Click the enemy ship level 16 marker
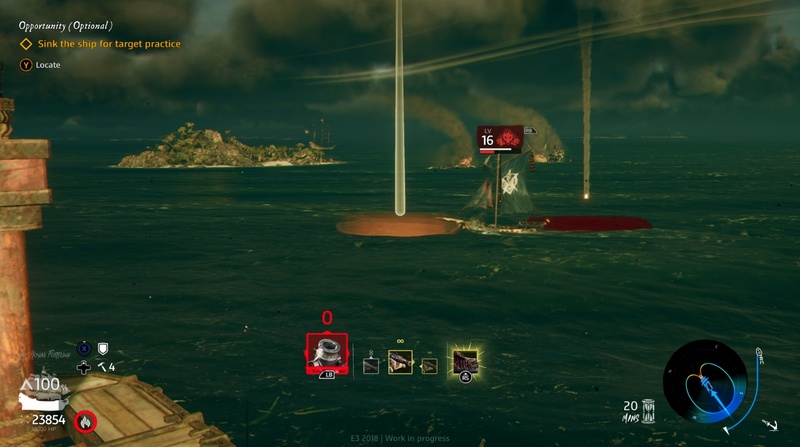The image size is (800, 447). pyautogui.click(x=500, y=138)
